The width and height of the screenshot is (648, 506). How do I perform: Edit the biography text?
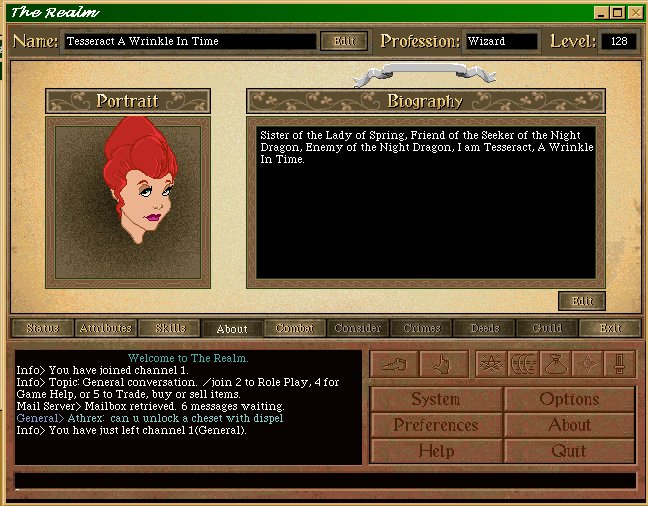tap(581, 301)
